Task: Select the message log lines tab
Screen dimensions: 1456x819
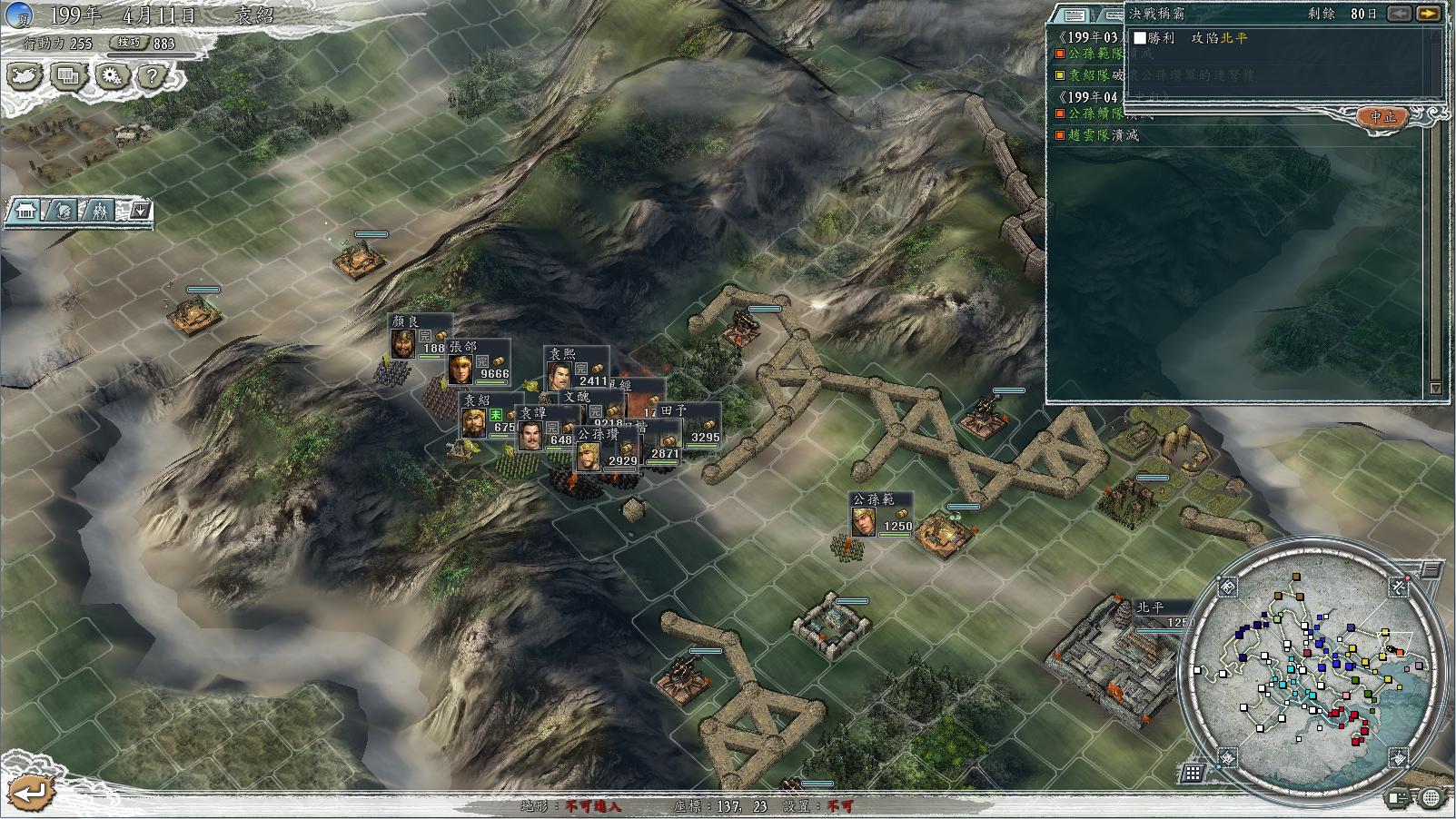Action: (x=1075, y=15)
